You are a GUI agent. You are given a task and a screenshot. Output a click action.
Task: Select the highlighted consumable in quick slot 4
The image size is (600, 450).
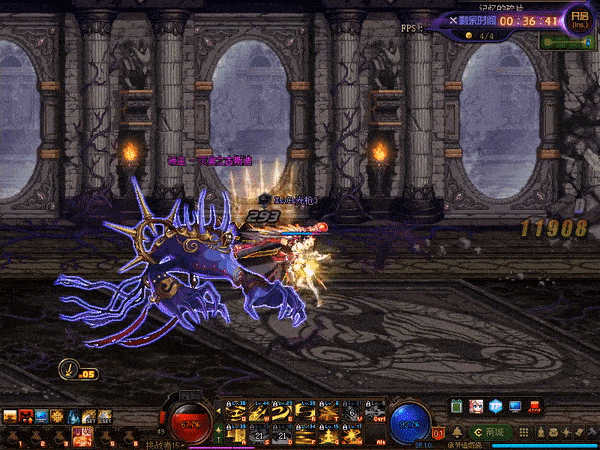click(x=80, y=434)
